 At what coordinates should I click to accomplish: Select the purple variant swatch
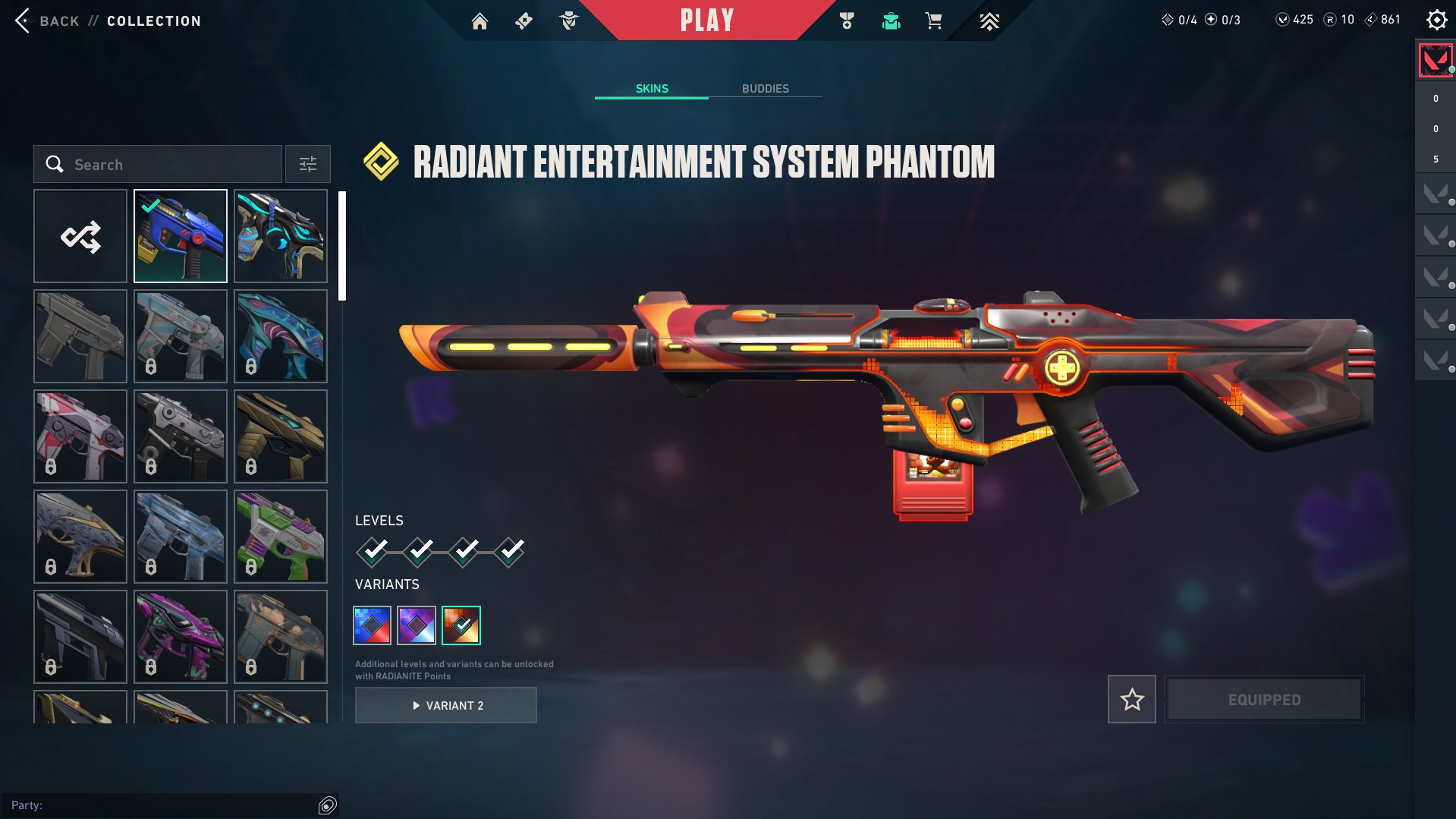pos(416,625)
